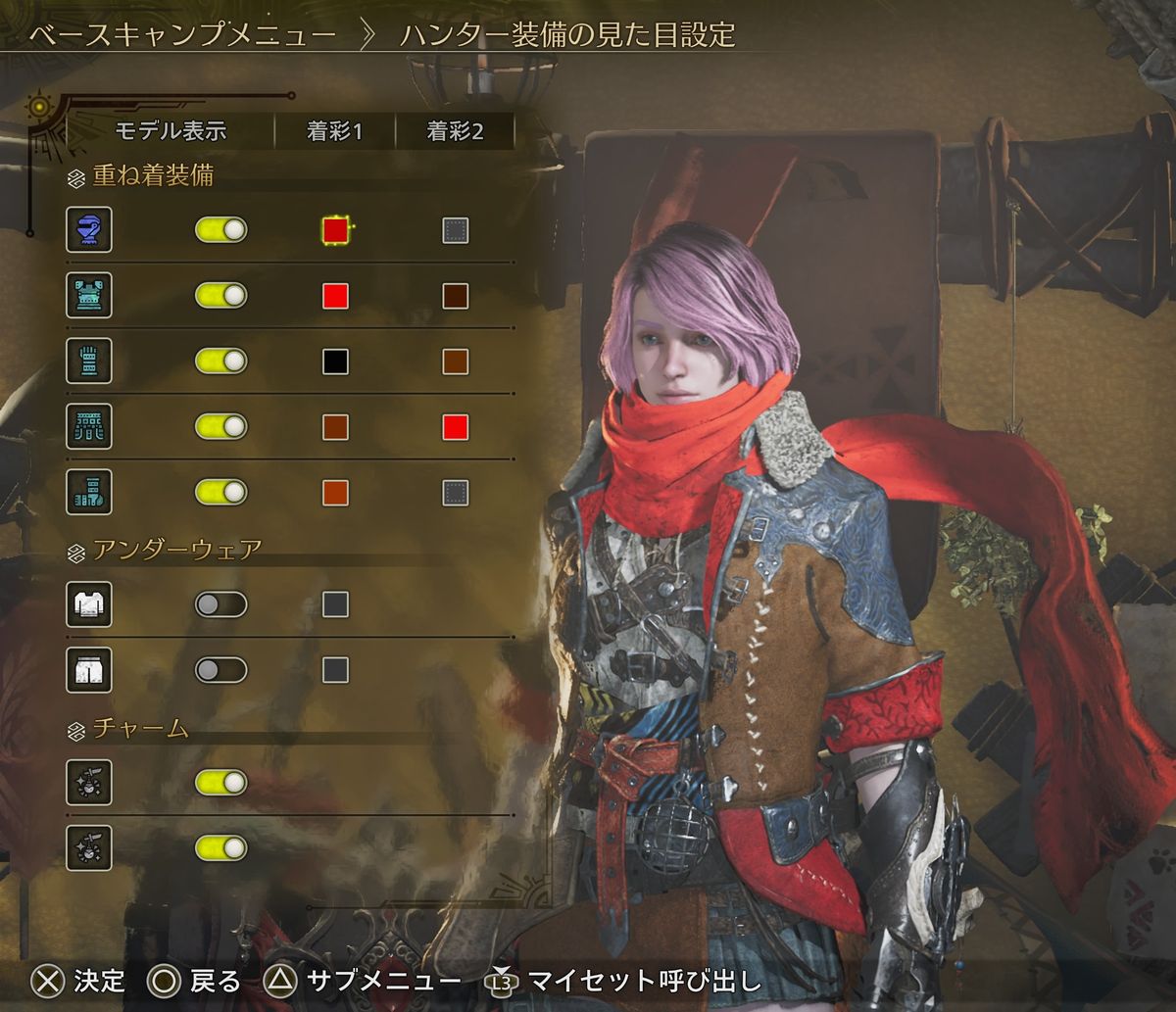Pick the chest armor color 1 red swatch
Image resolution: width=1176 pixels, height=1012 pixels.
pos(335,296)
